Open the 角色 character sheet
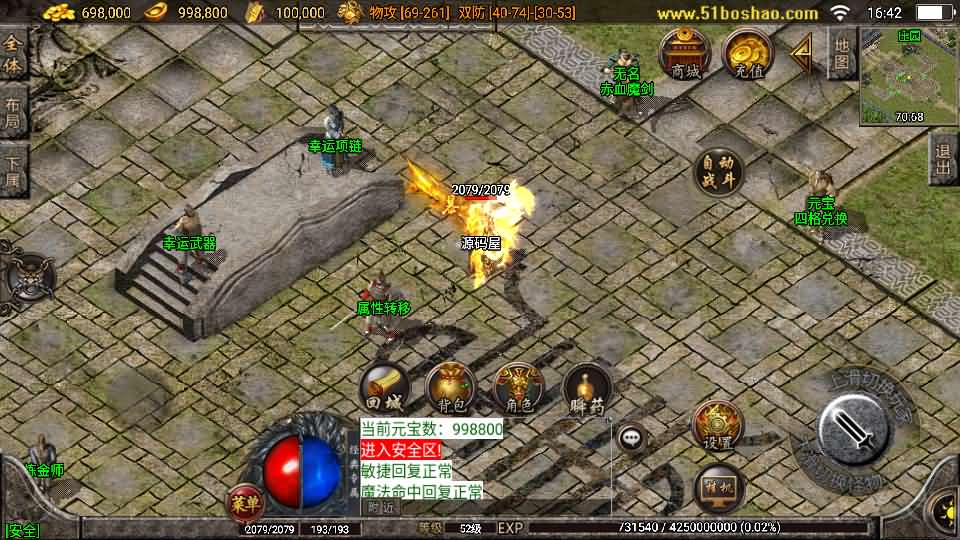Screen dimensions: 960x540 point(518,390)
